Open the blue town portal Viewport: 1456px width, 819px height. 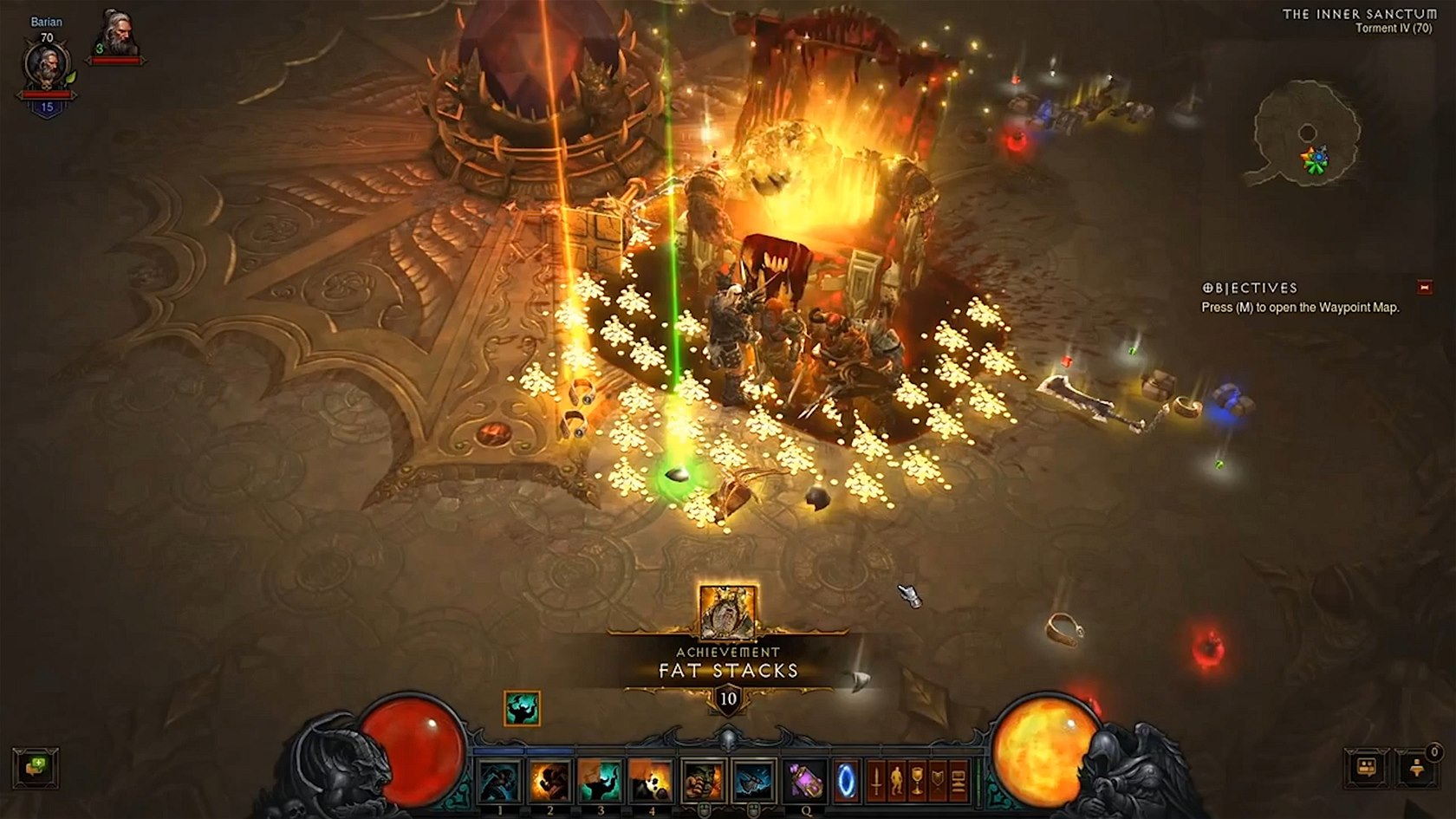pos(847,781)
